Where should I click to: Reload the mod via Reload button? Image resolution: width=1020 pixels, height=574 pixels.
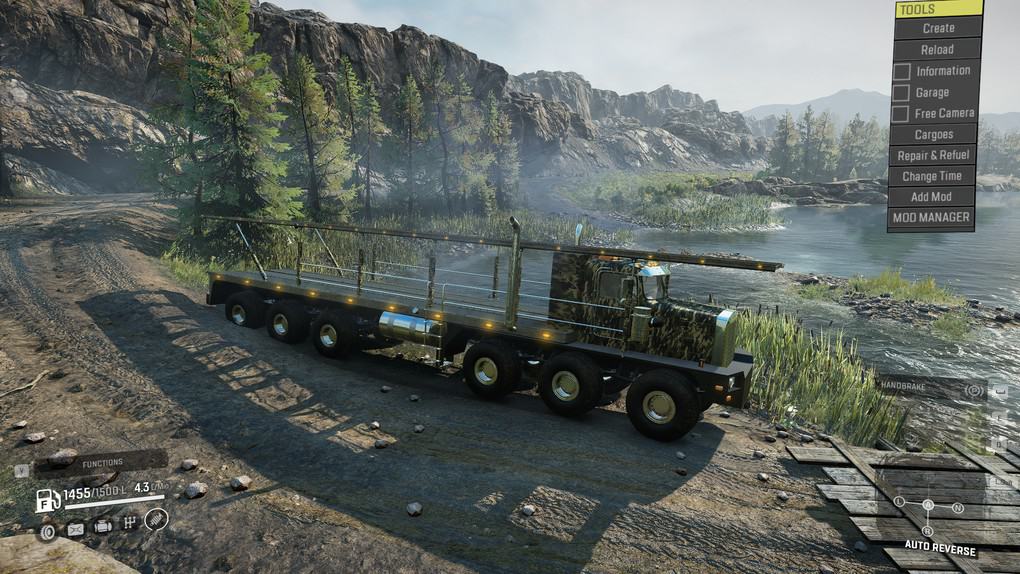937,49
